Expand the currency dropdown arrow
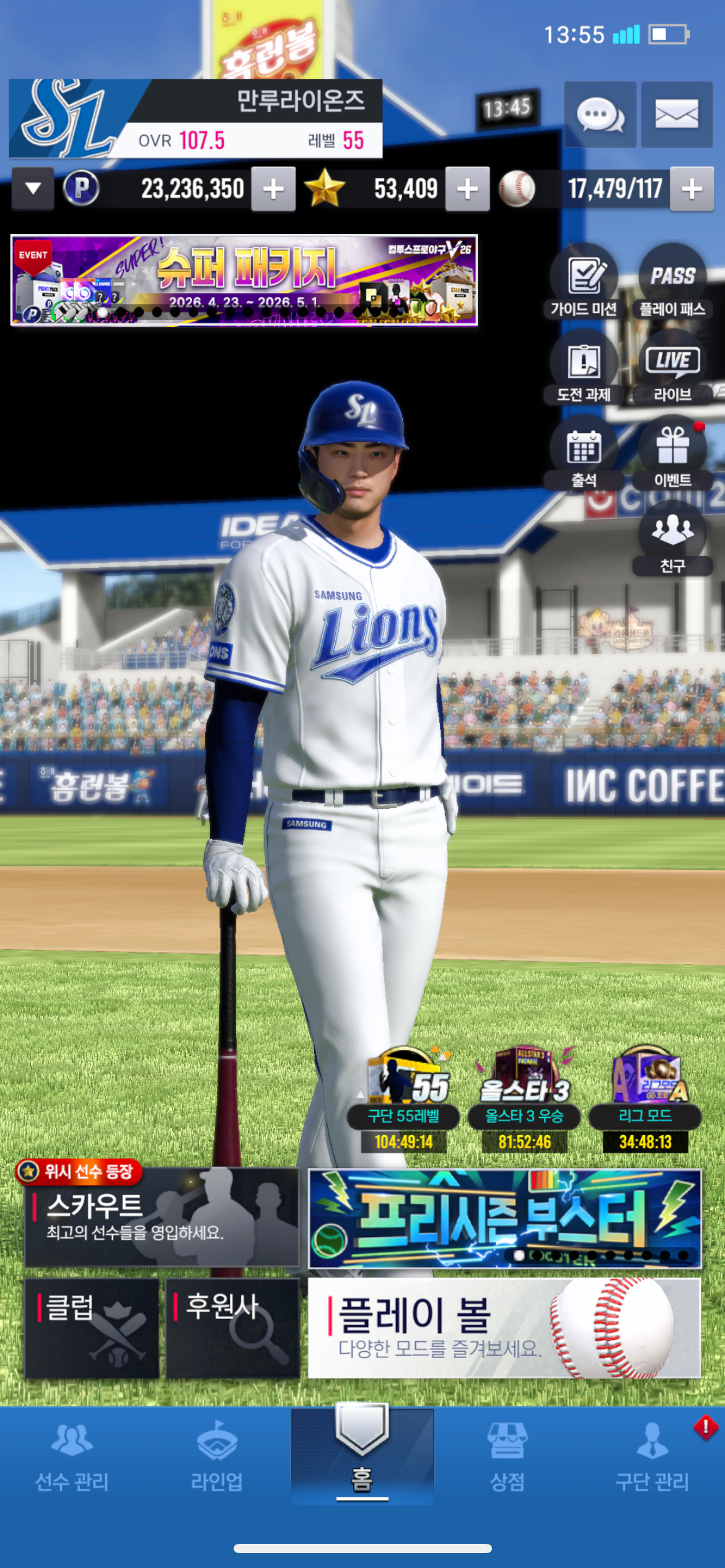 [x=33, y=188]
